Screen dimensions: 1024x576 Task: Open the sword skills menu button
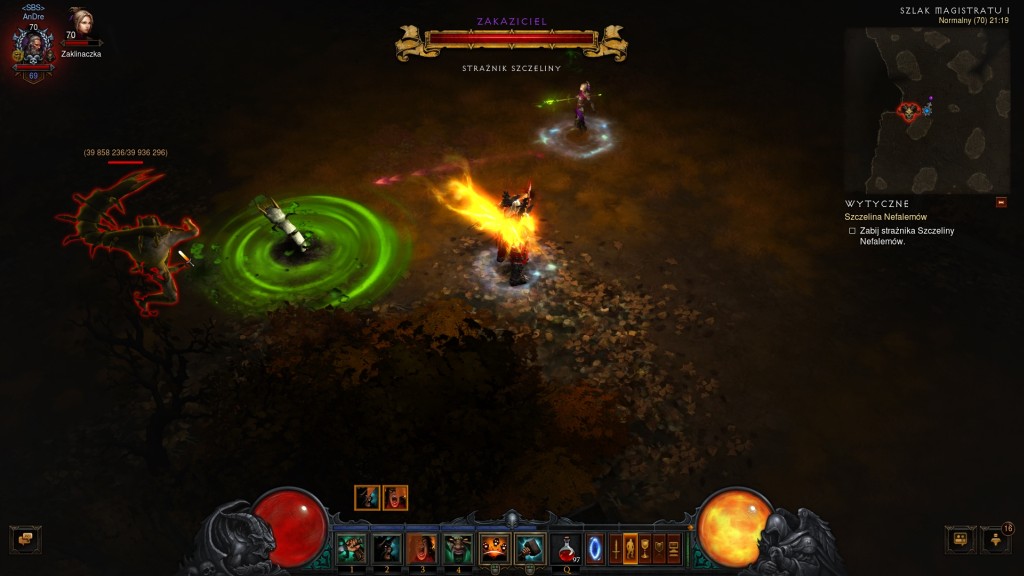[615, 549]
